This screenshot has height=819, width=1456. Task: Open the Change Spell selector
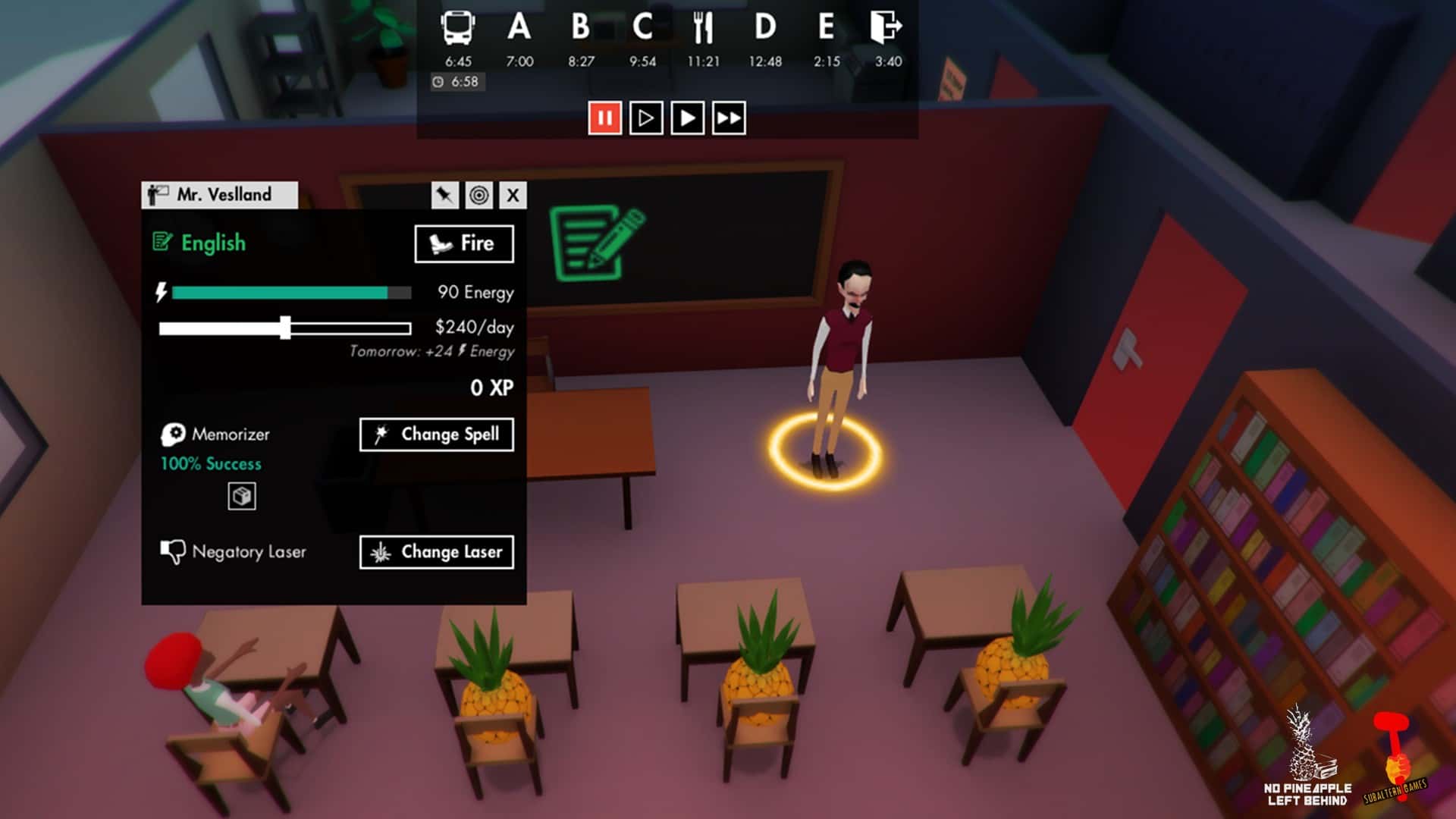coord(437,434)
